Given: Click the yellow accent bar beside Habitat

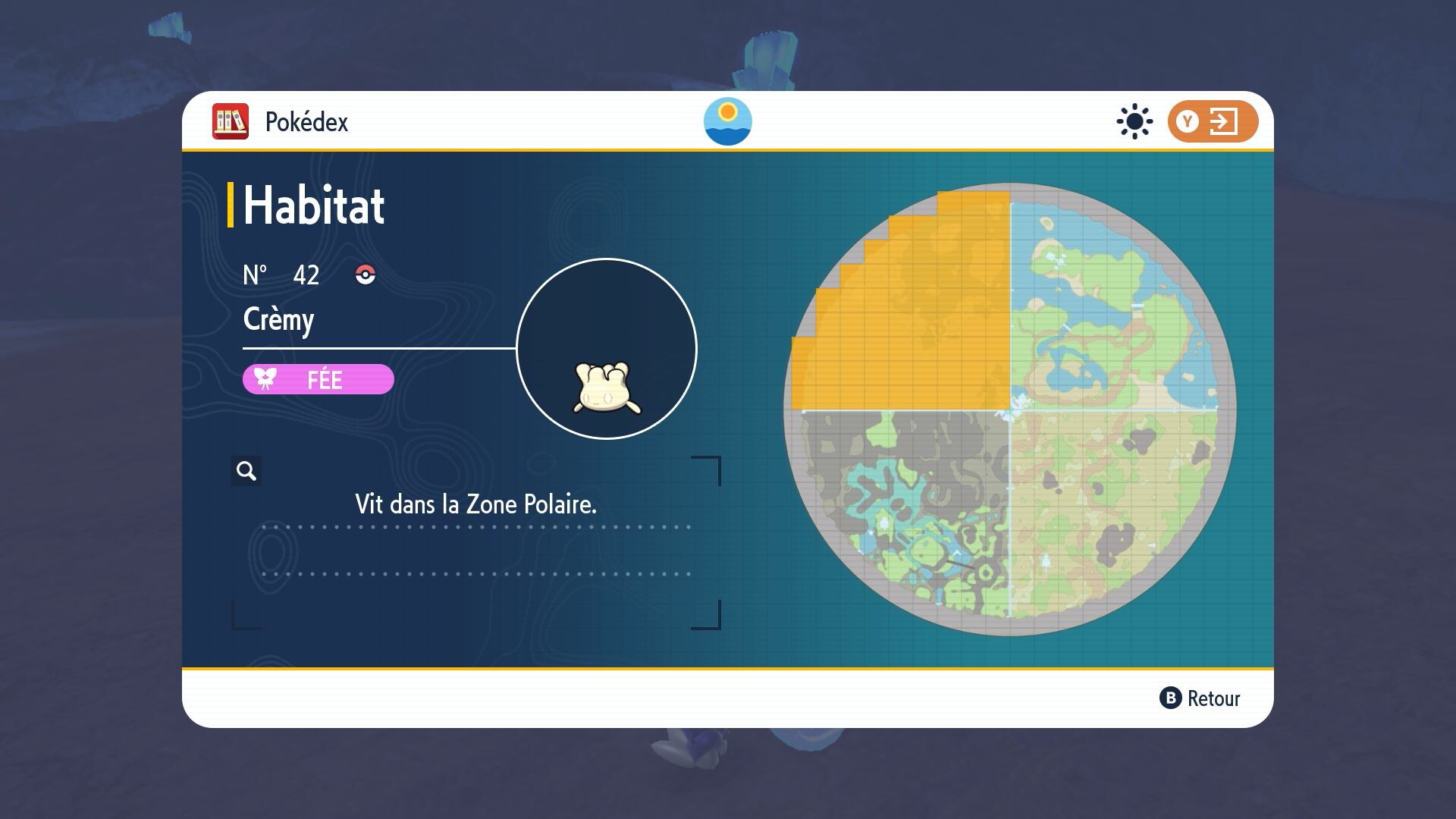Looking at the screenshot, I should pos(232,203).
